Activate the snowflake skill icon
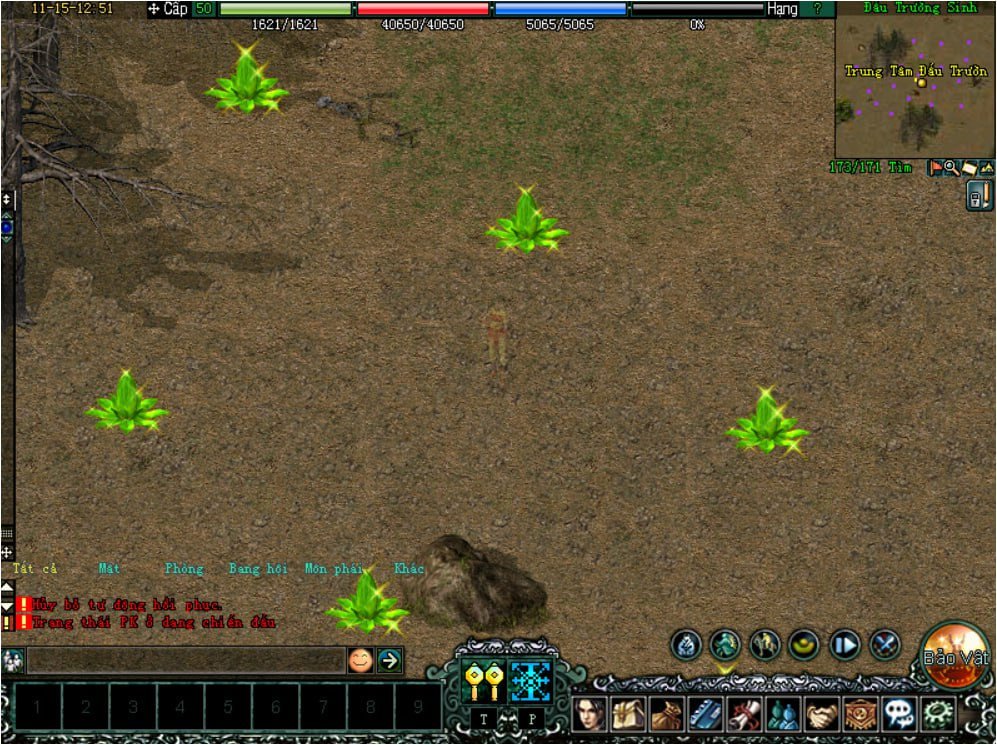The height and width of the screenshot is (745, 997). [x=531, y=681]
